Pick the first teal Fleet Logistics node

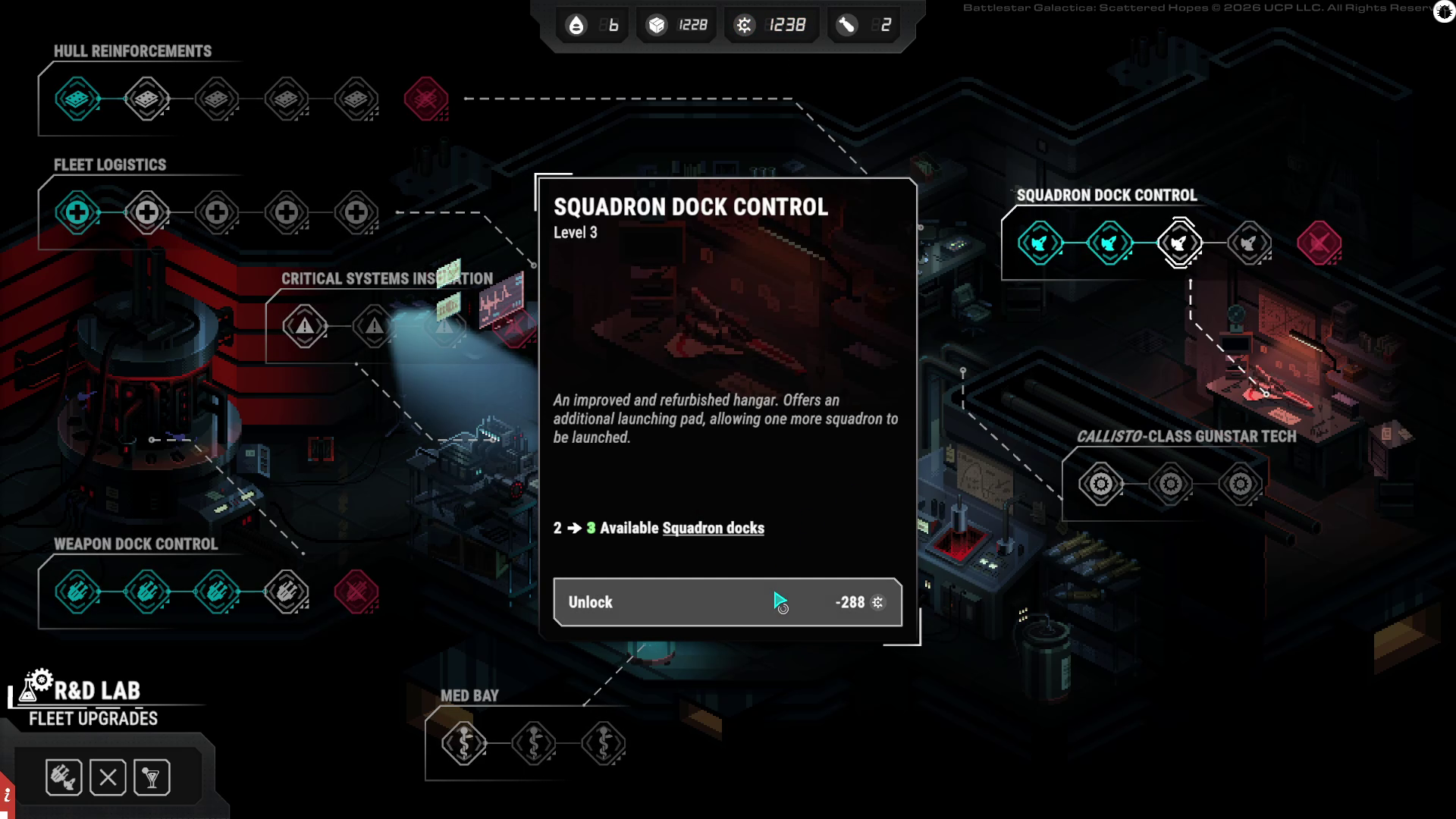pyautogui.click(x=77, y=212)
